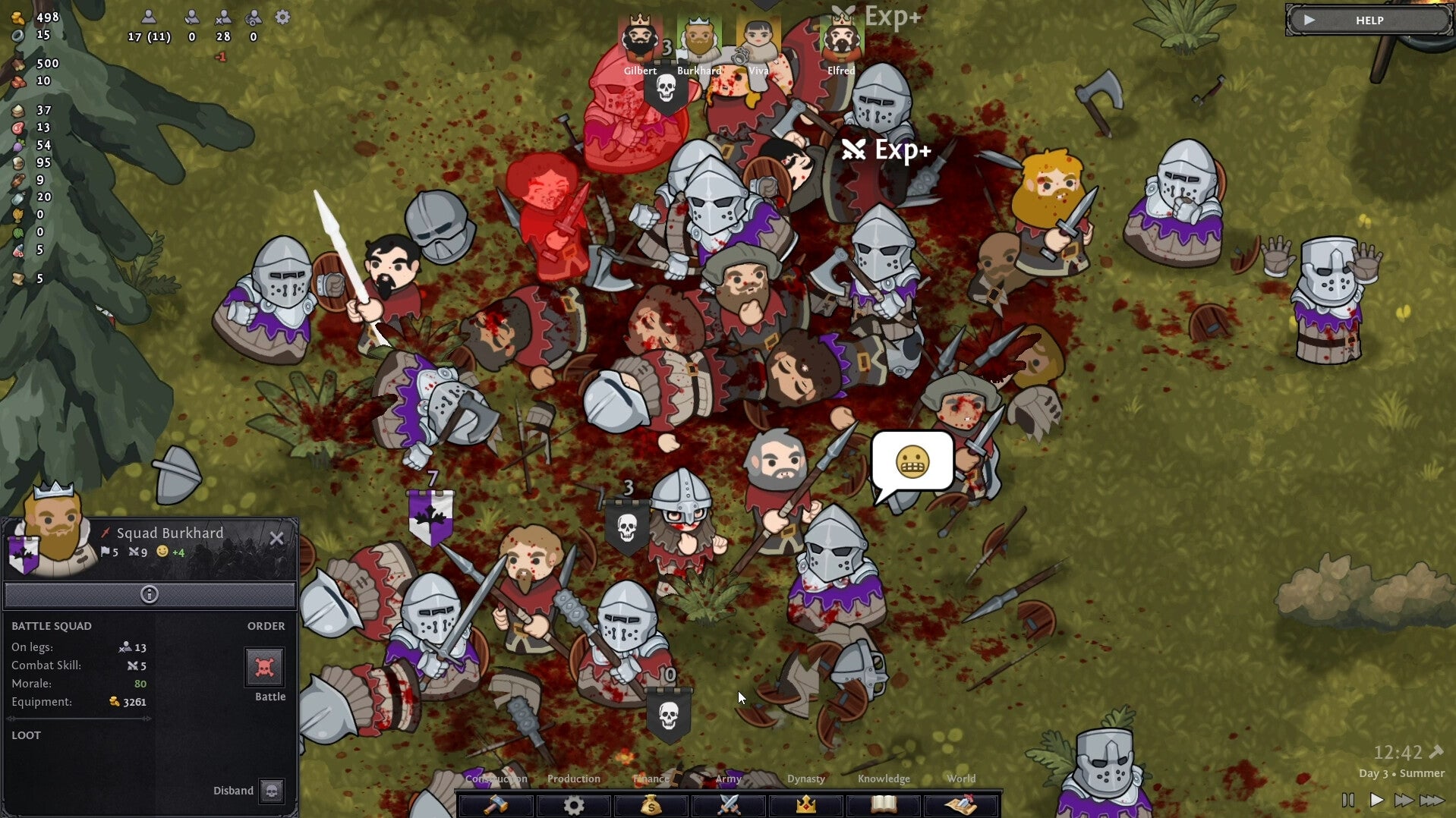
Task: Click the squad info icon
Action: coord(149,596)
